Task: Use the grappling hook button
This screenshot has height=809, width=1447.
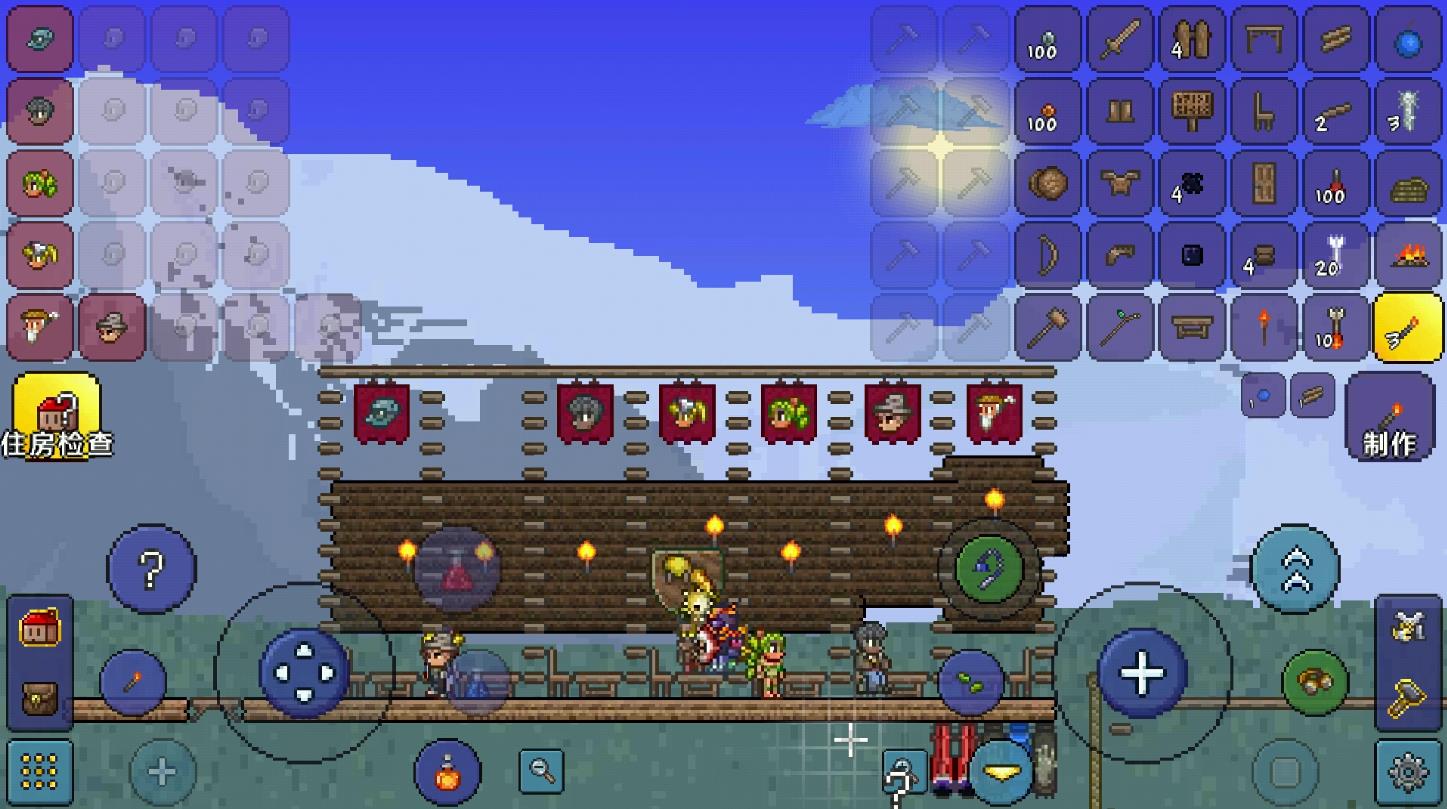Action: coord(988,569)
